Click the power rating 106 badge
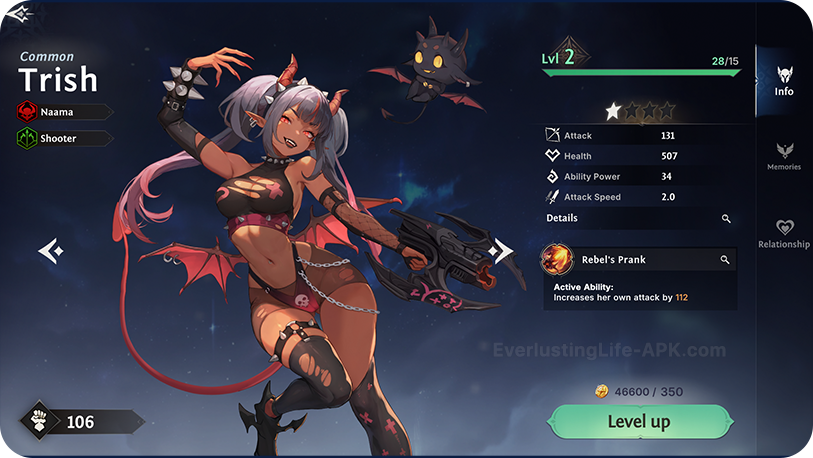 (x=80, y=422)
